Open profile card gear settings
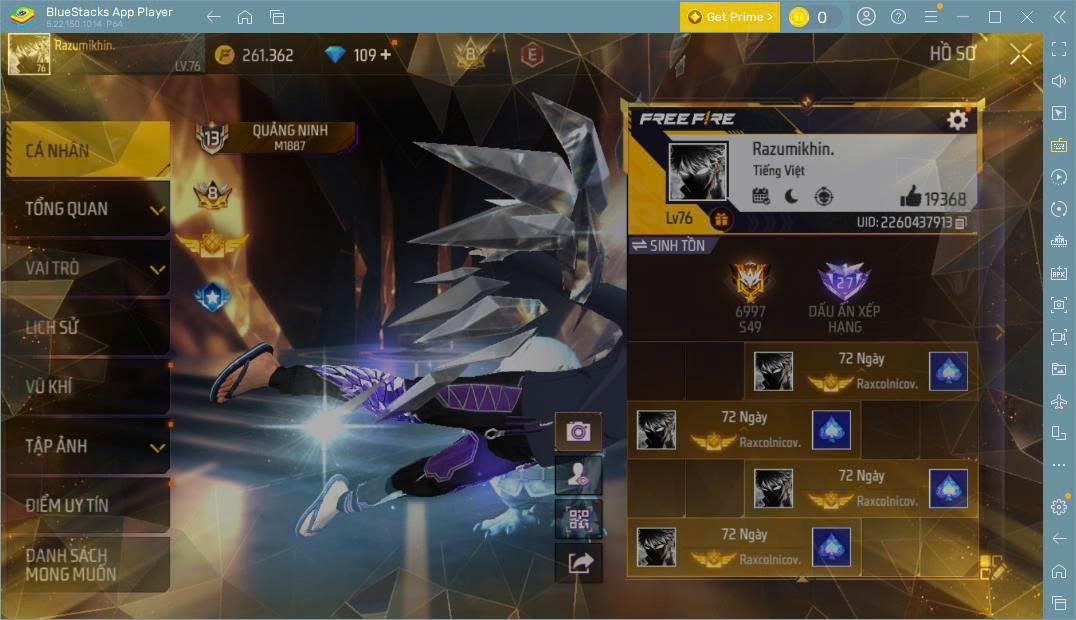 (957, 120)
